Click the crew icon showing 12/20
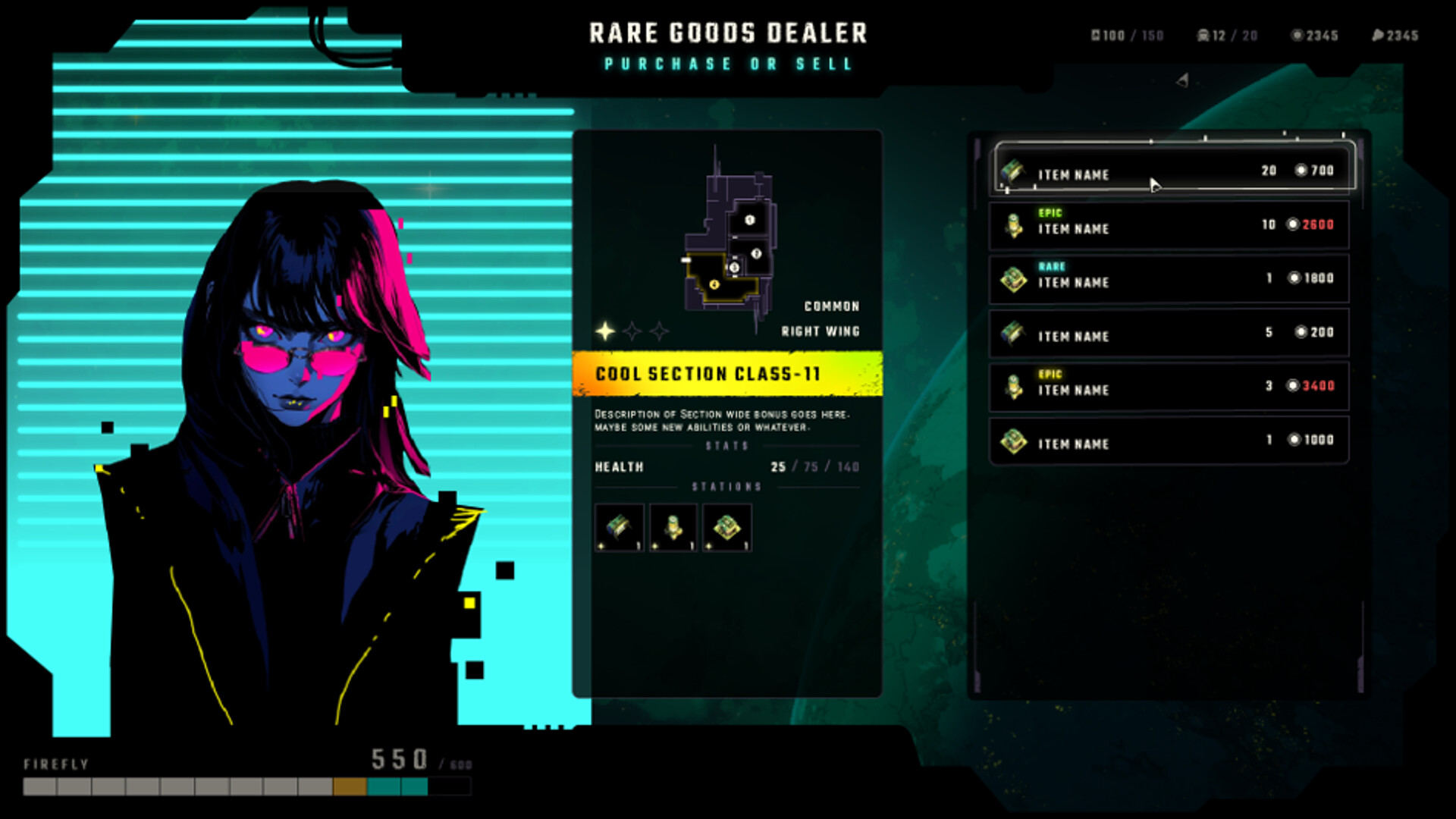Image resolution: width=1456 pixels, height=819 pixels. [1204, 35]
